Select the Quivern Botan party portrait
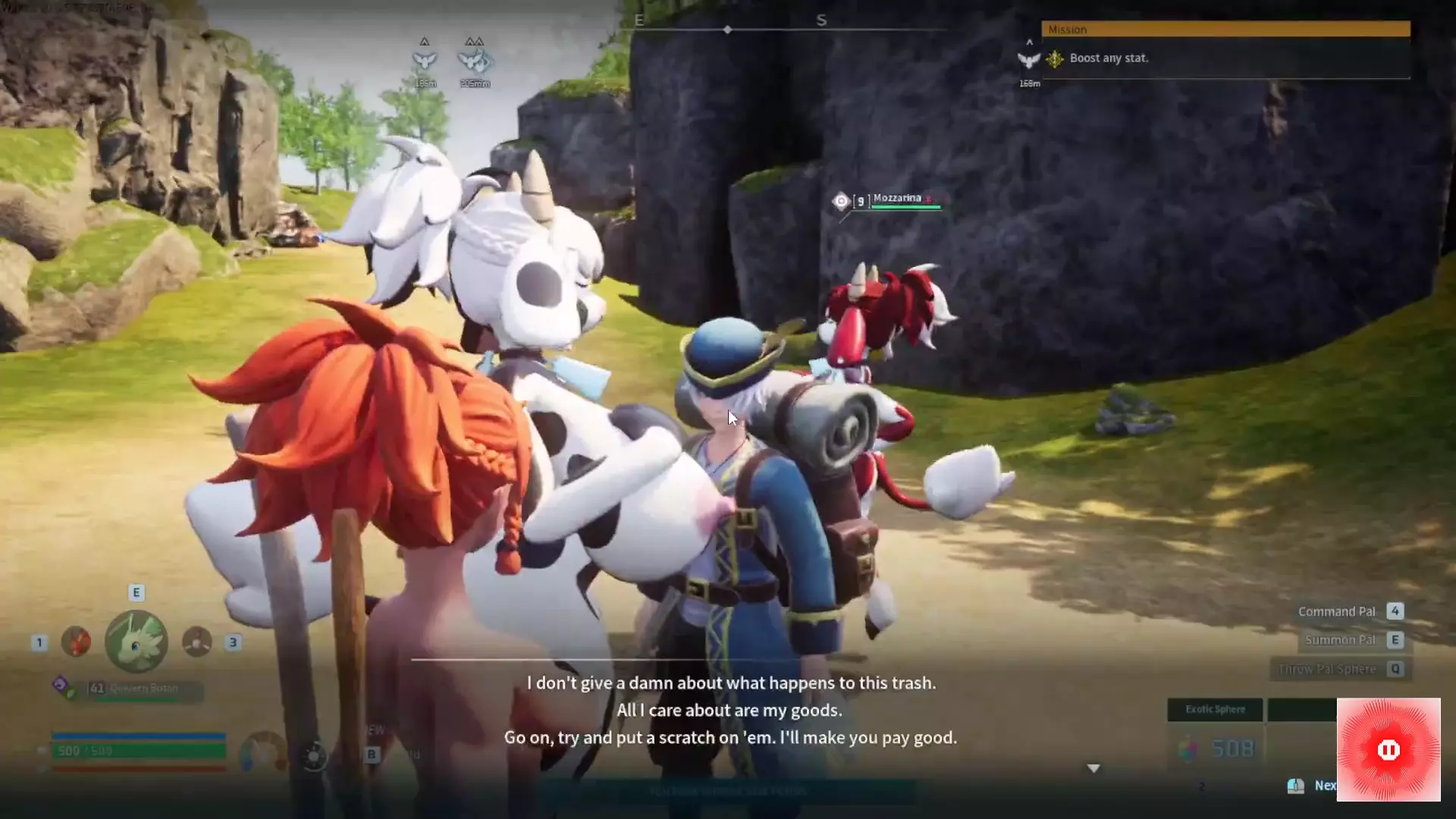The height and width of the screenshot is (819, 1456). (x=136, y=642)
